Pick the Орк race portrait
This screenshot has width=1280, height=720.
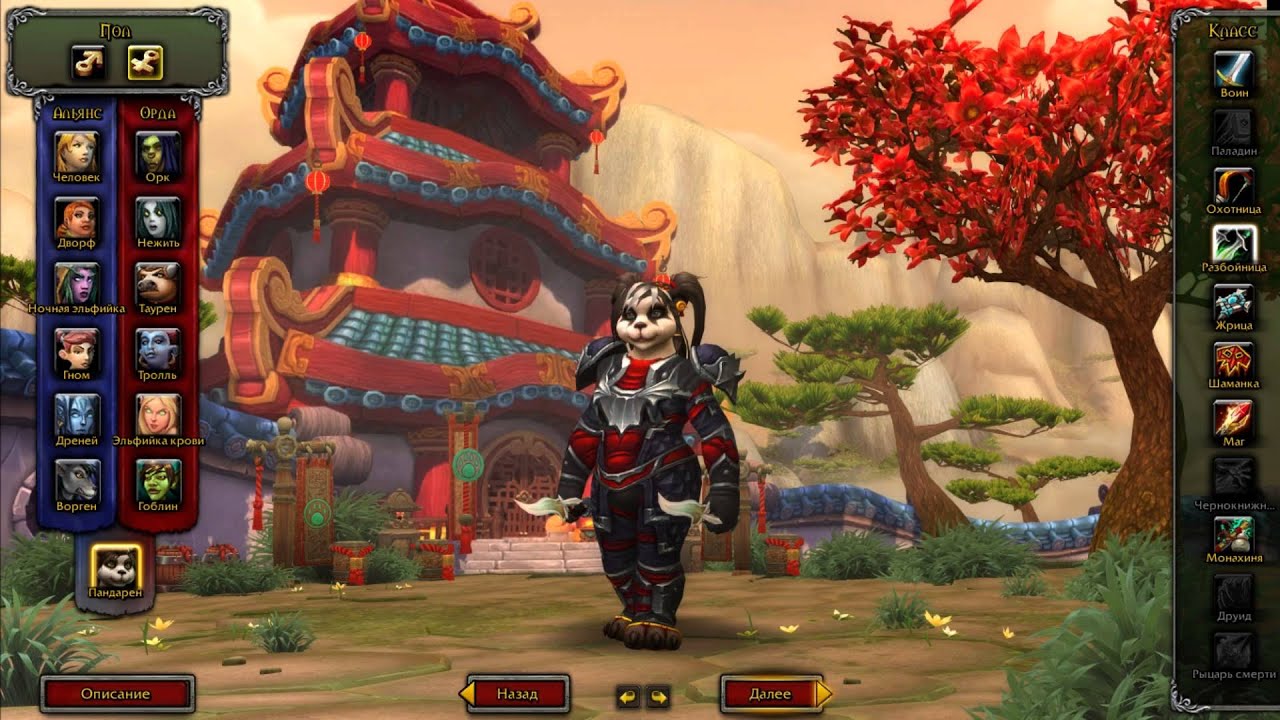(158, 151)
